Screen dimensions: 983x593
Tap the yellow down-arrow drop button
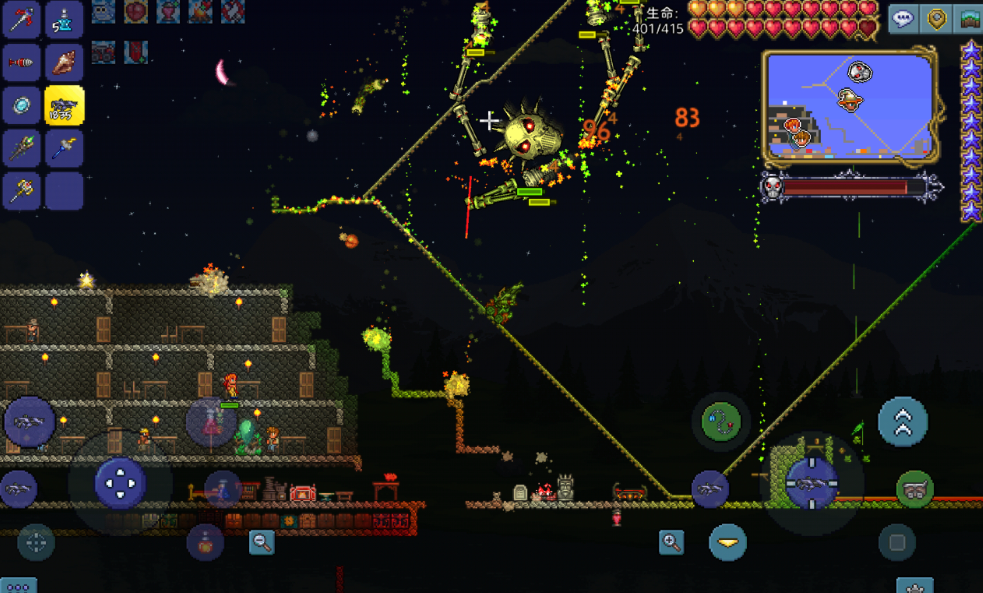(x=728, y=543)
